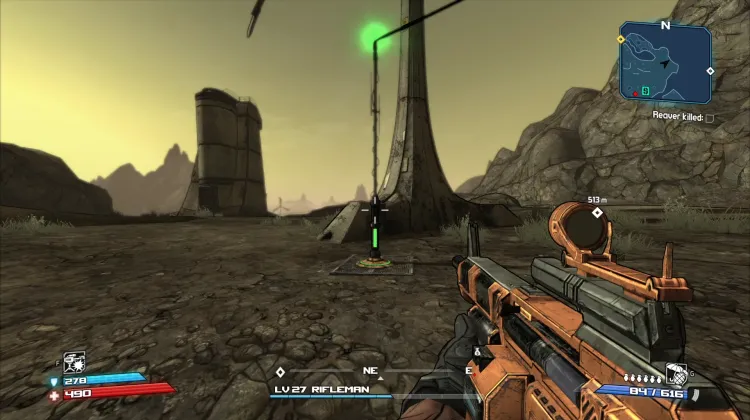Click the red enemy dot on minimap

[x=634, y=91]
